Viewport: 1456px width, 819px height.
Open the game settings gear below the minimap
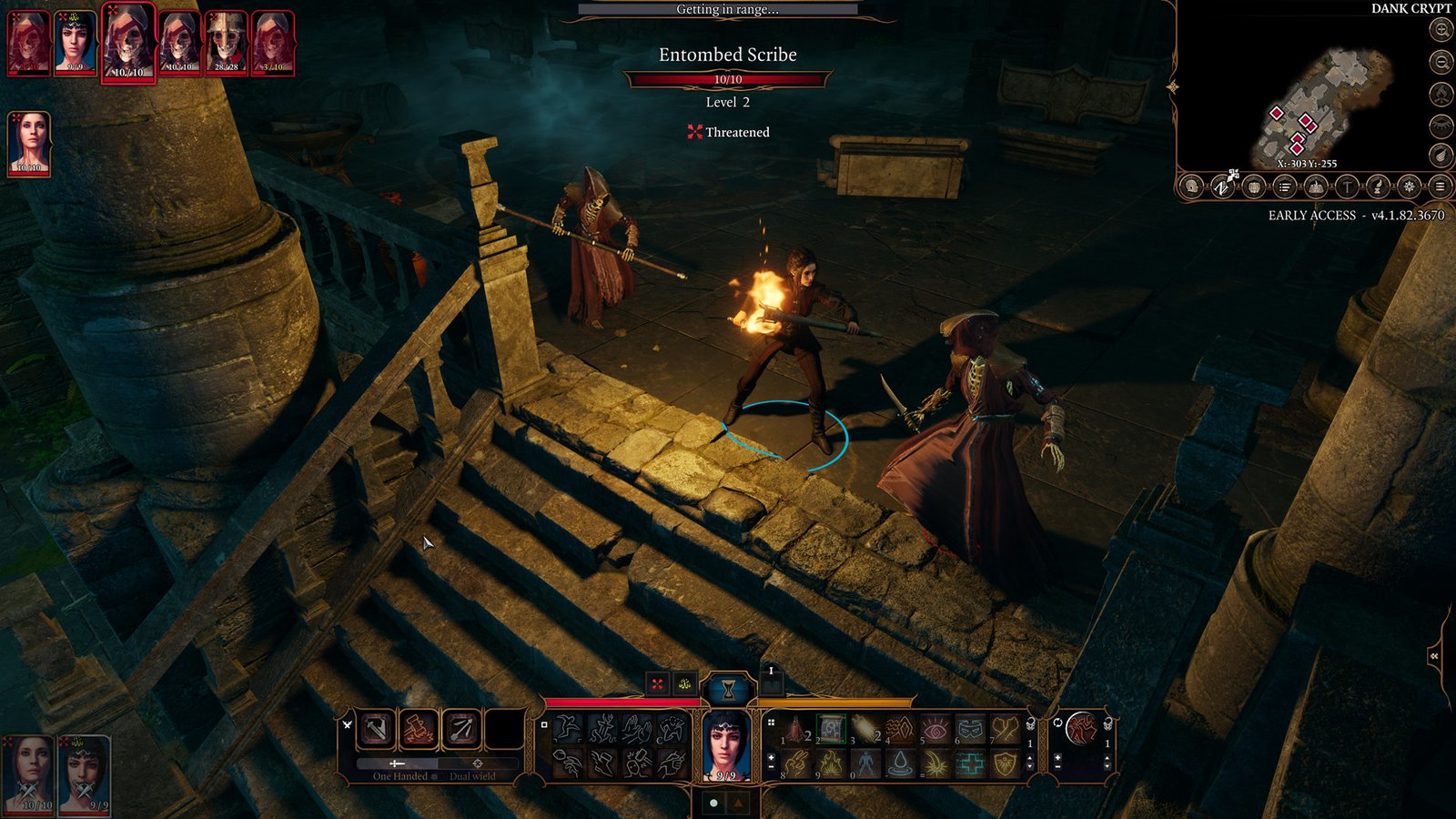(x=1407, y=188)
